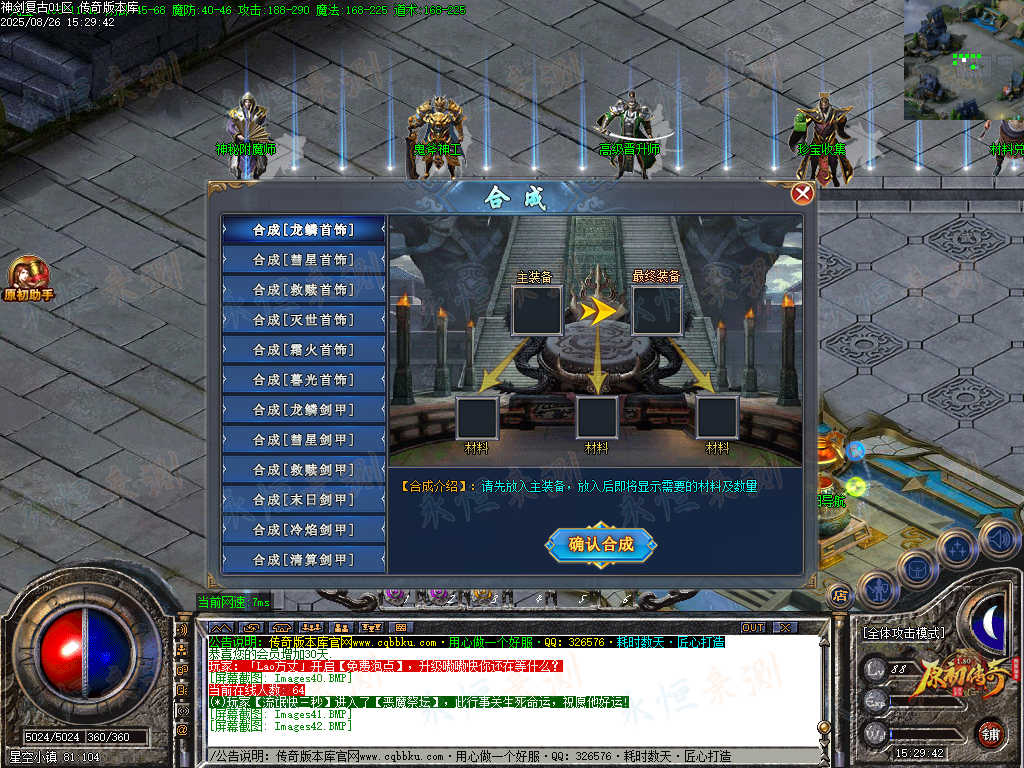Screen dimensions: 1024x768
Task: Open the 合成[灭世首饰] entry
Action: 303,319
